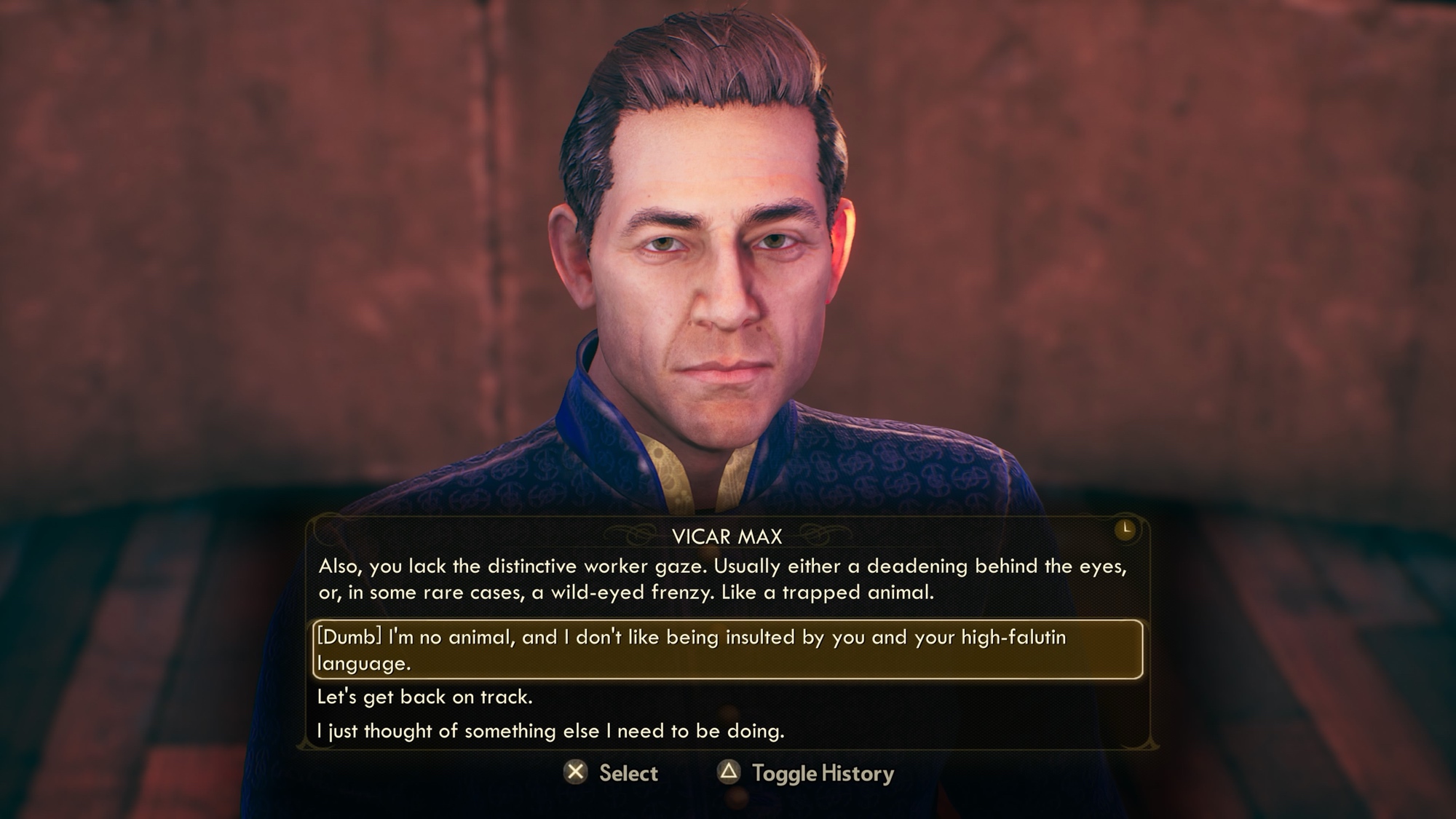This screenshot has width=1456, height=819.
Task: Select "Let's get back on track" response
Action: [425, 697]
